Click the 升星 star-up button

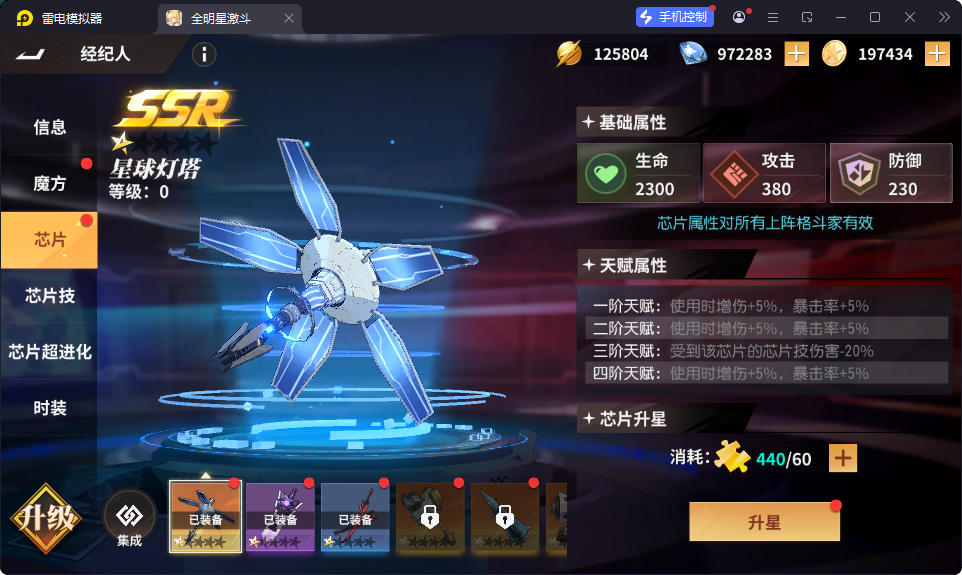[764, 522]
